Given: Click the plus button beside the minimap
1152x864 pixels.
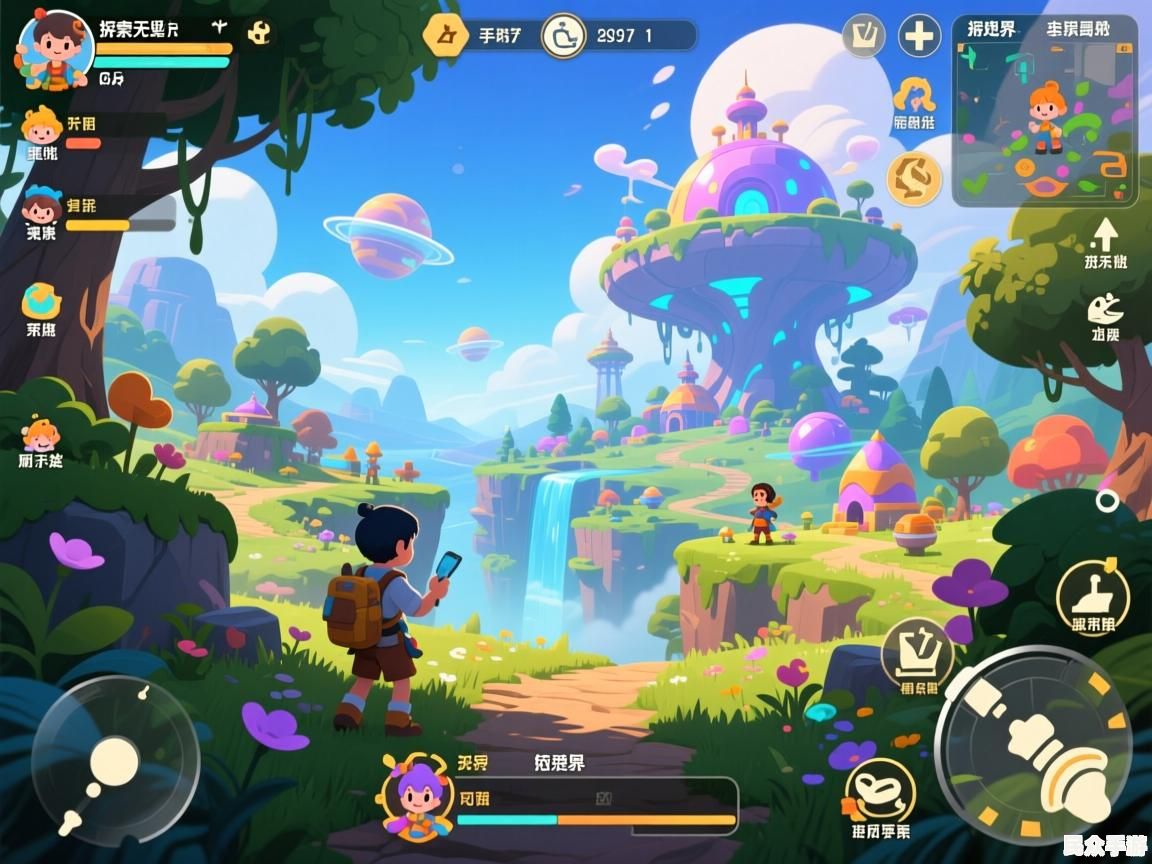Looking at the screenshot, I should click(x=918, y=37).
